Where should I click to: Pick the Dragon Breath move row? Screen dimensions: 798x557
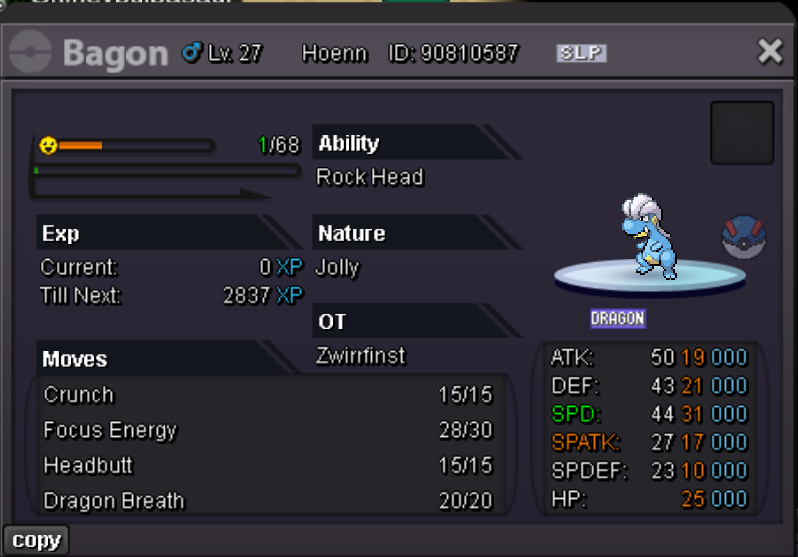pos(268,500)
